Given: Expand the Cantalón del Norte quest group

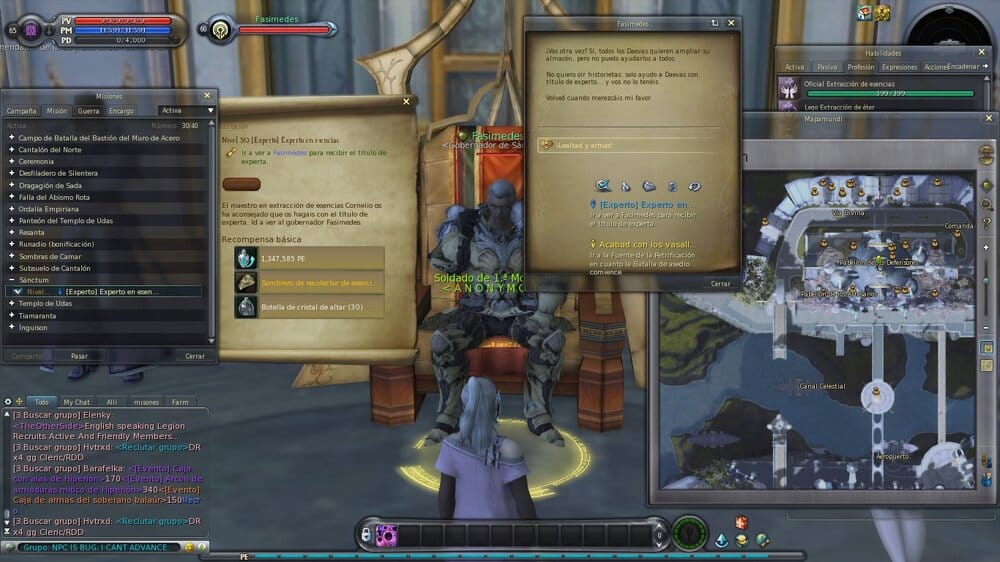Looking at the screenshot, I should pyautogui.click(x=51, y=149).
